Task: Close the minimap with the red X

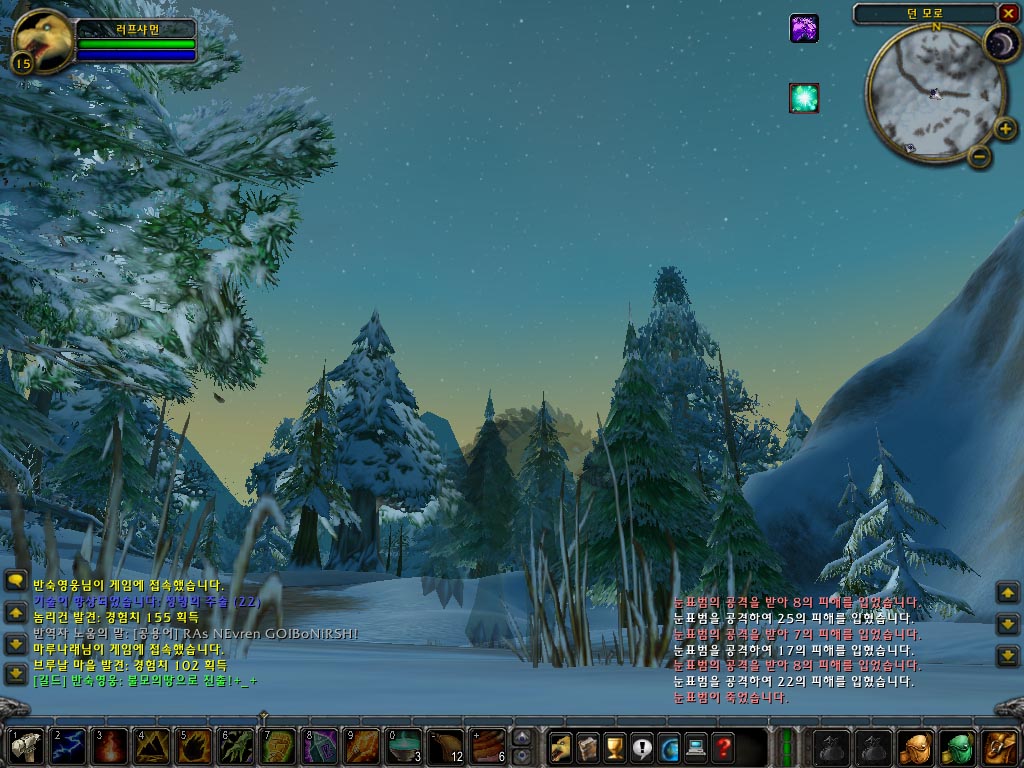Action: click(x=1008, y=13)
